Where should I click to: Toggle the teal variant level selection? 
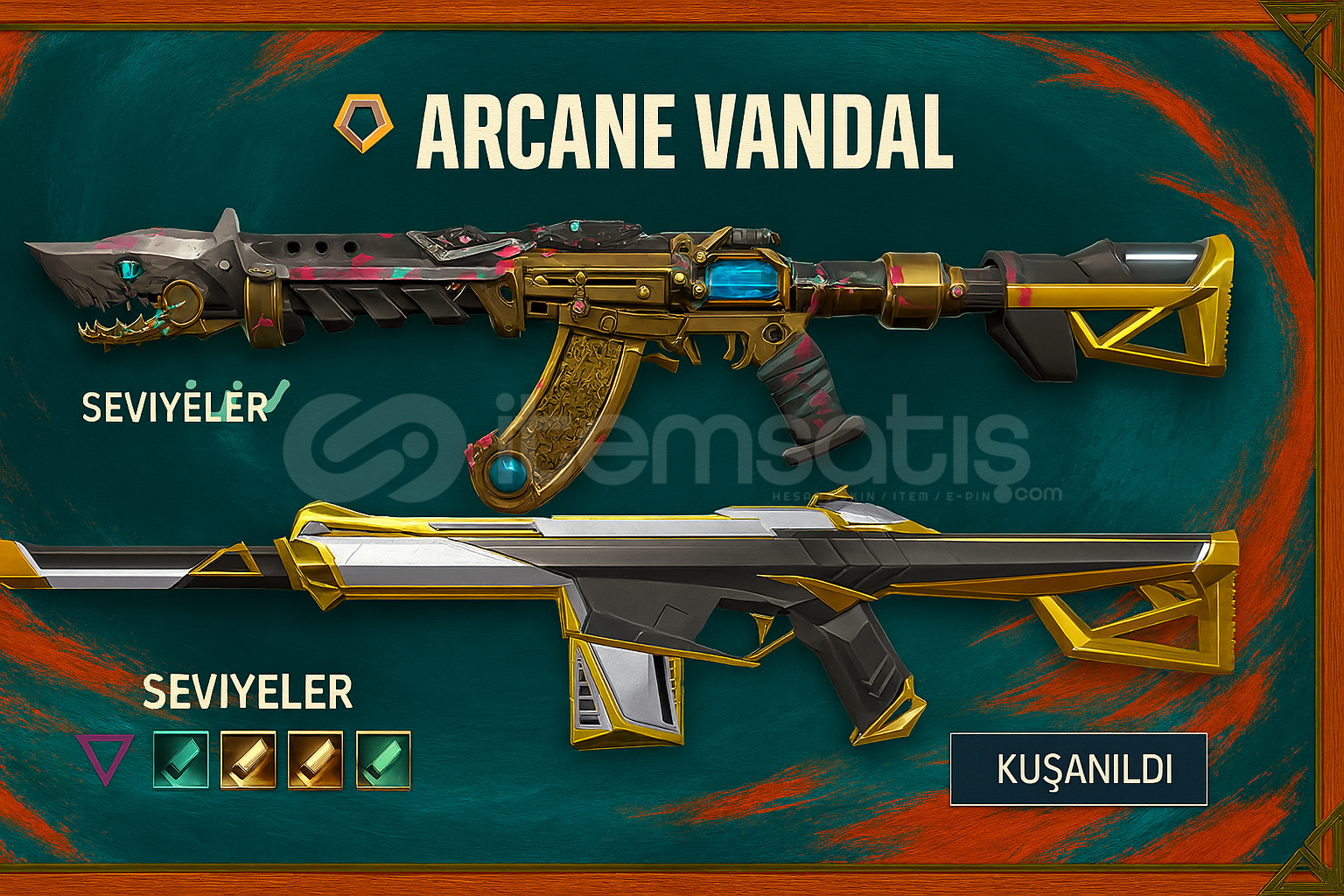(x=181, y=761)
